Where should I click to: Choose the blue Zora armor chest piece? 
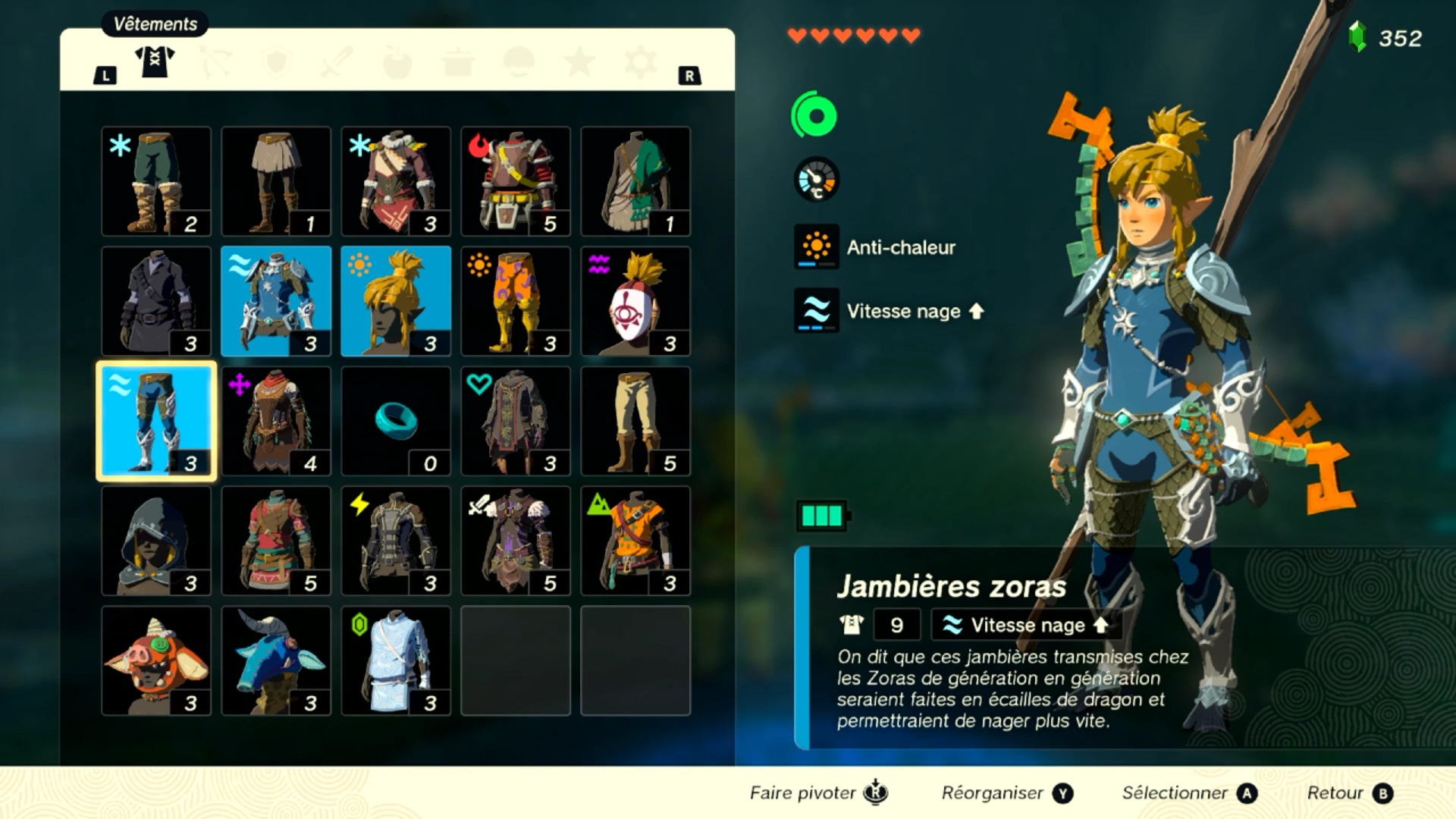click(276, 302)
